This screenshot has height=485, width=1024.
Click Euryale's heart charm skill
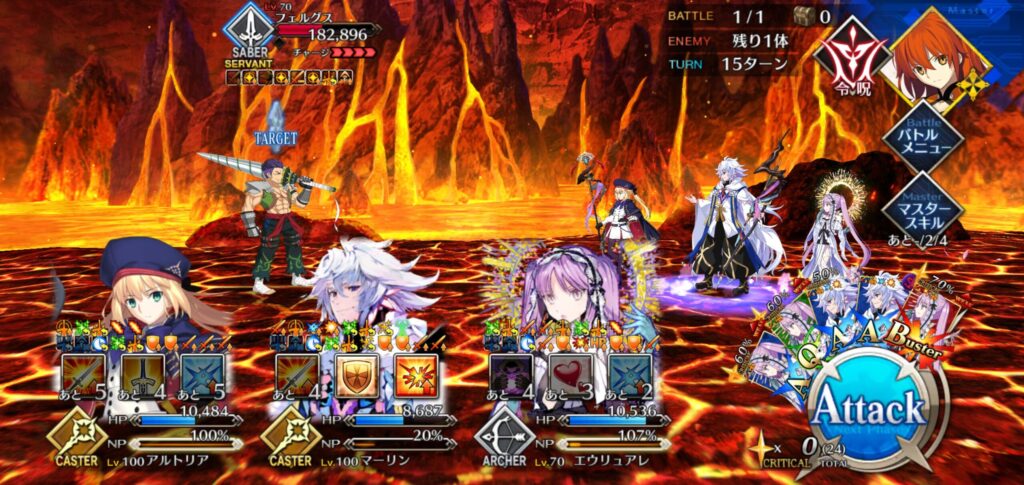point(567,375)
